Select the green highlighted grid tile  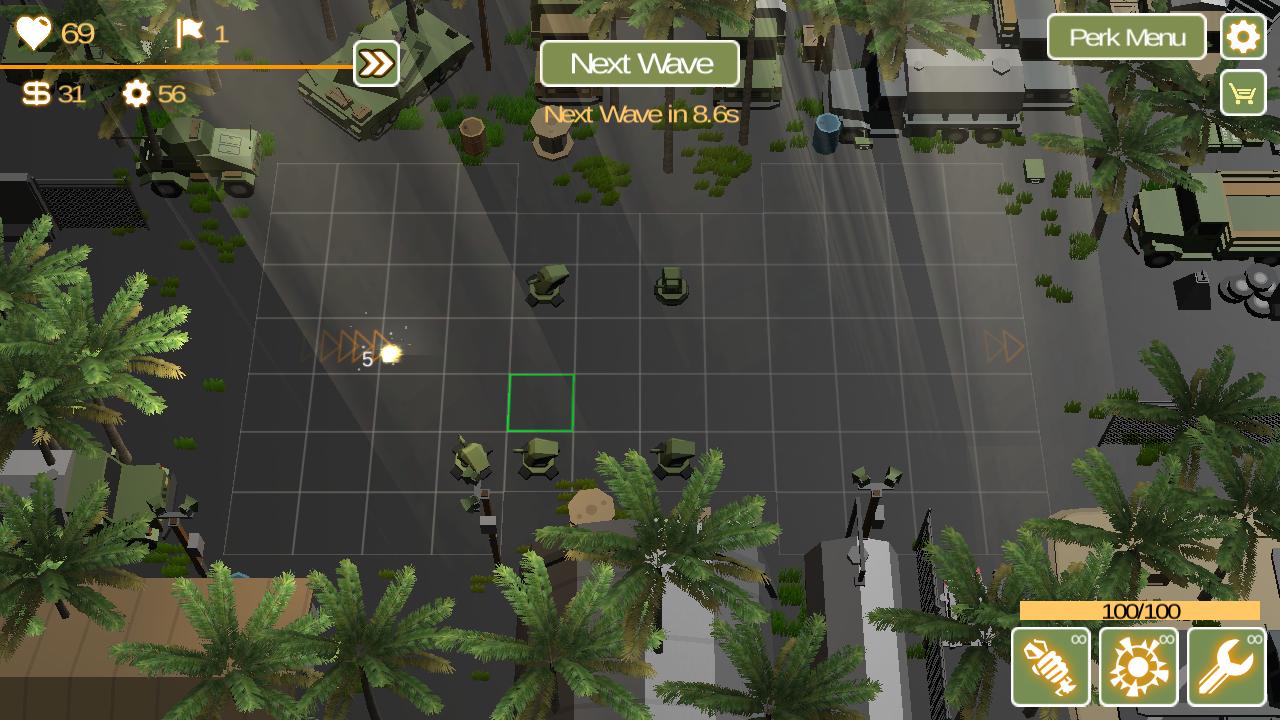pyautogui.click(x=541, y=403)
